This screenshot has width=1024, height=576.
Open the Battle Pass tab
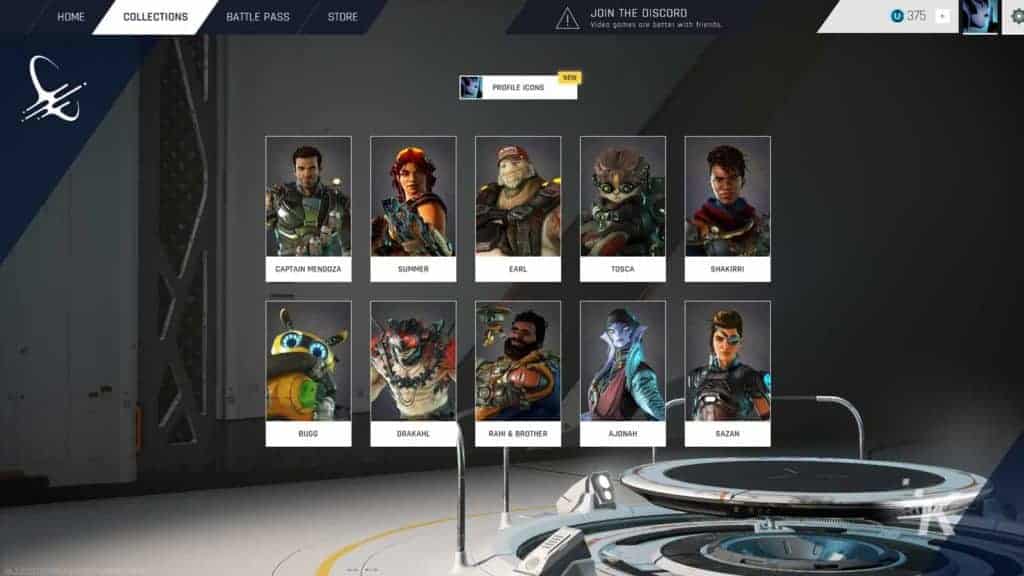[257, 17]
